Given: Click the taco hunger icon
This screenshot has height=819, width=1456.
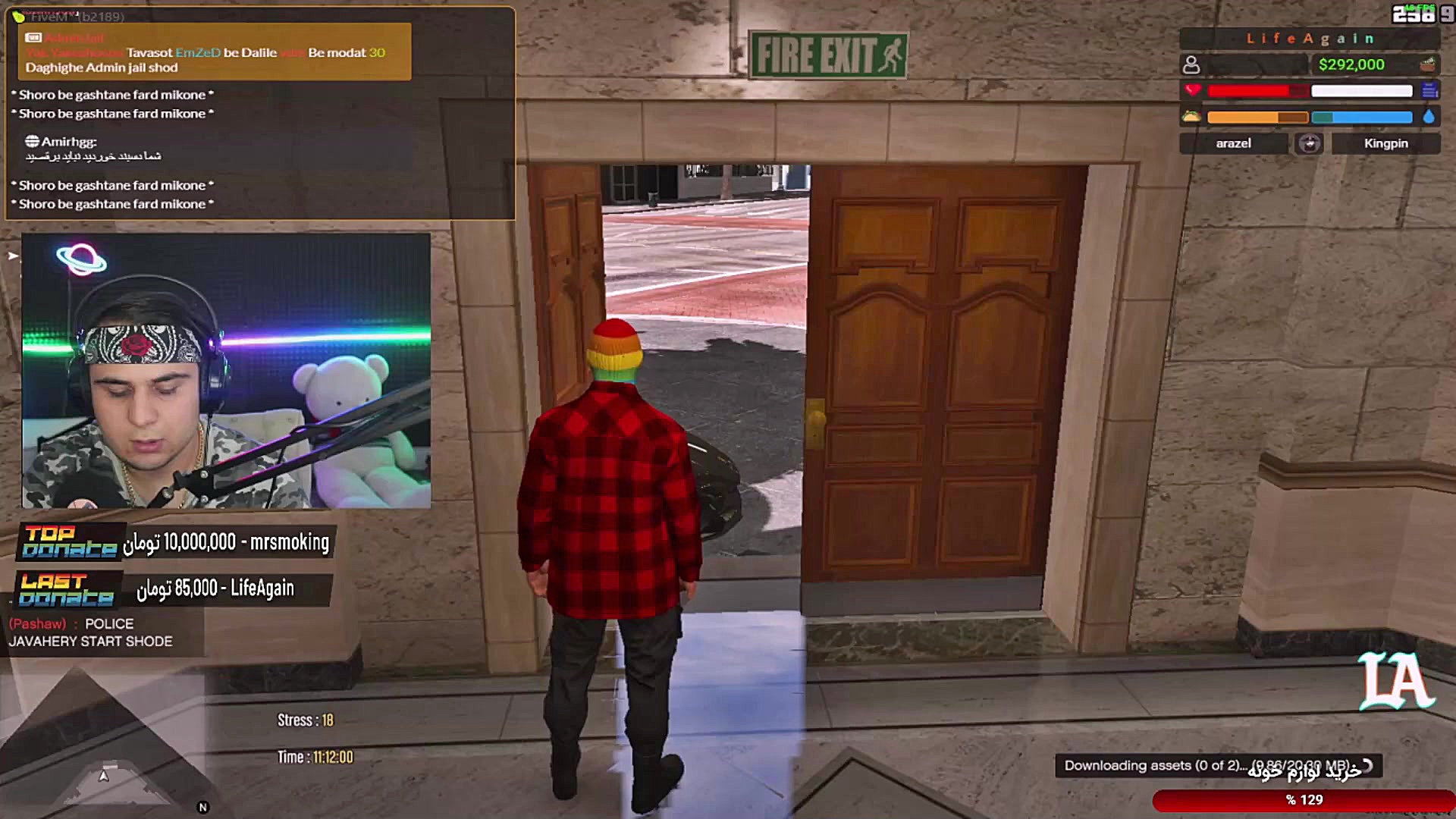Looking at the screenshot, I should tap(1193, 117).
